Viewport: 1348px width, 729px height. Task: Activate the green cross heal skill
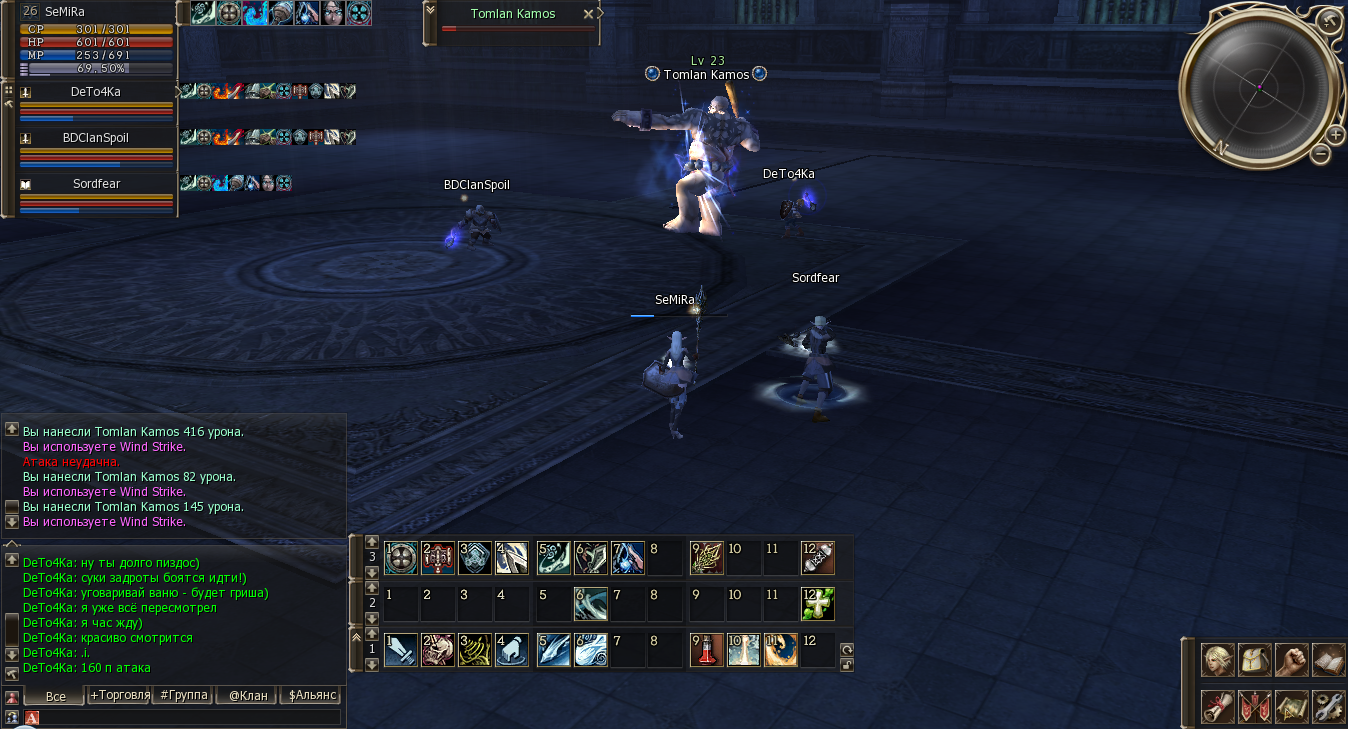point(817,604)
